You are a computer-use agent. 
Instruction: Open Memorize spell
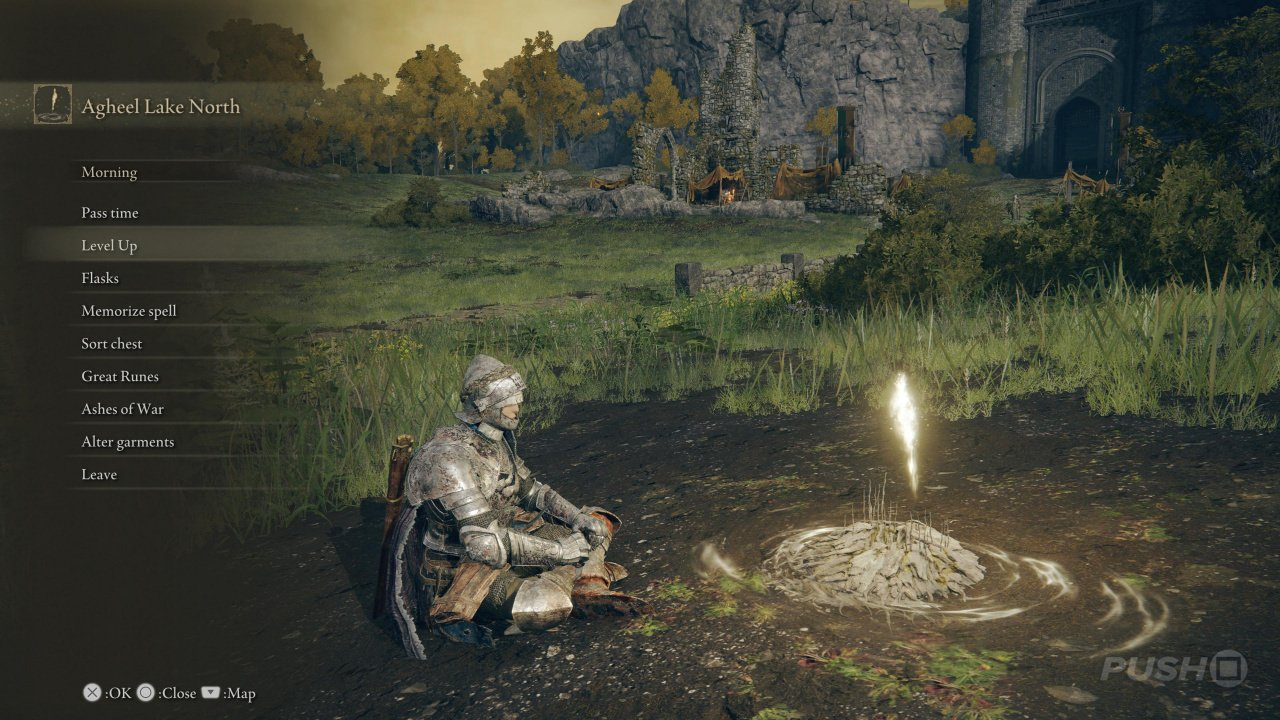(129, 311)
